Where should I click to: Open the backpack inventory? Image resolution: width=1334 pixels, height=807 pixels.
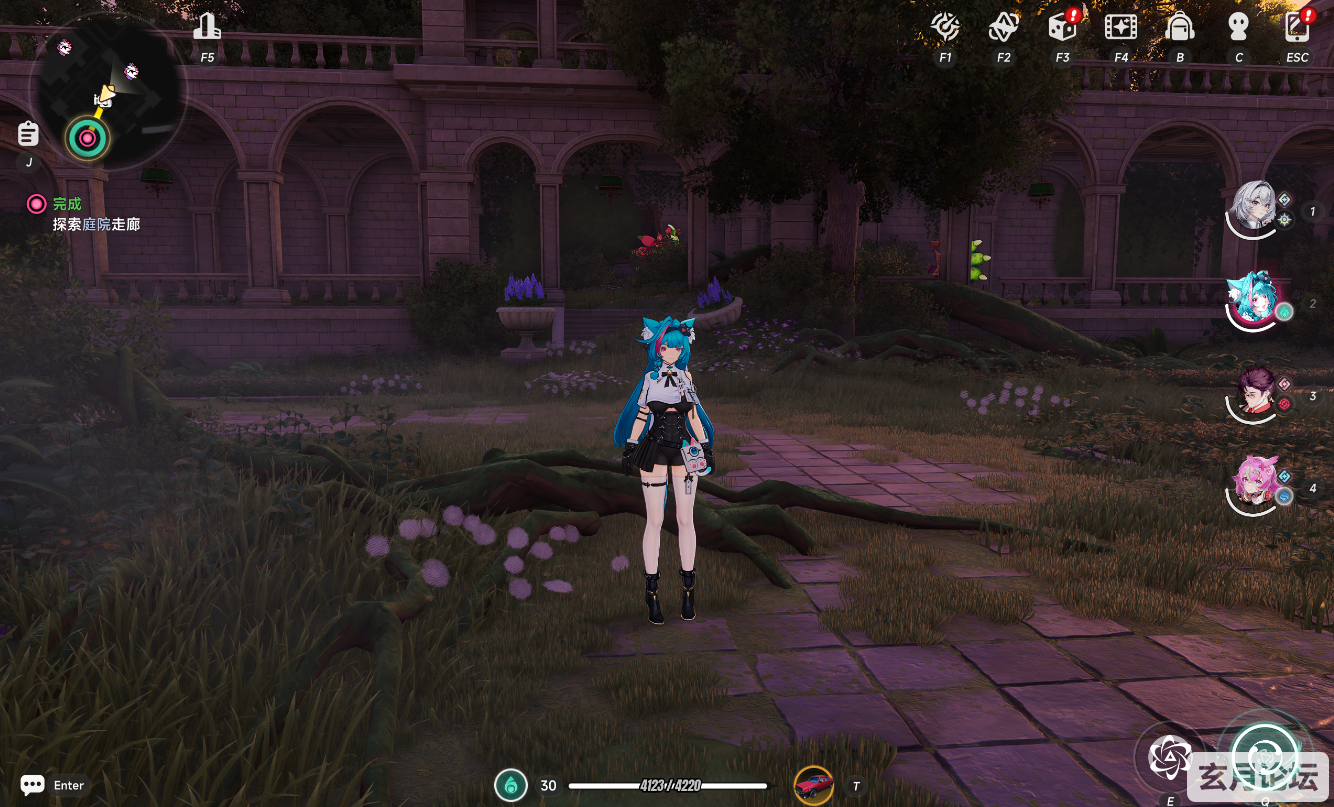tap(1180, 27)
